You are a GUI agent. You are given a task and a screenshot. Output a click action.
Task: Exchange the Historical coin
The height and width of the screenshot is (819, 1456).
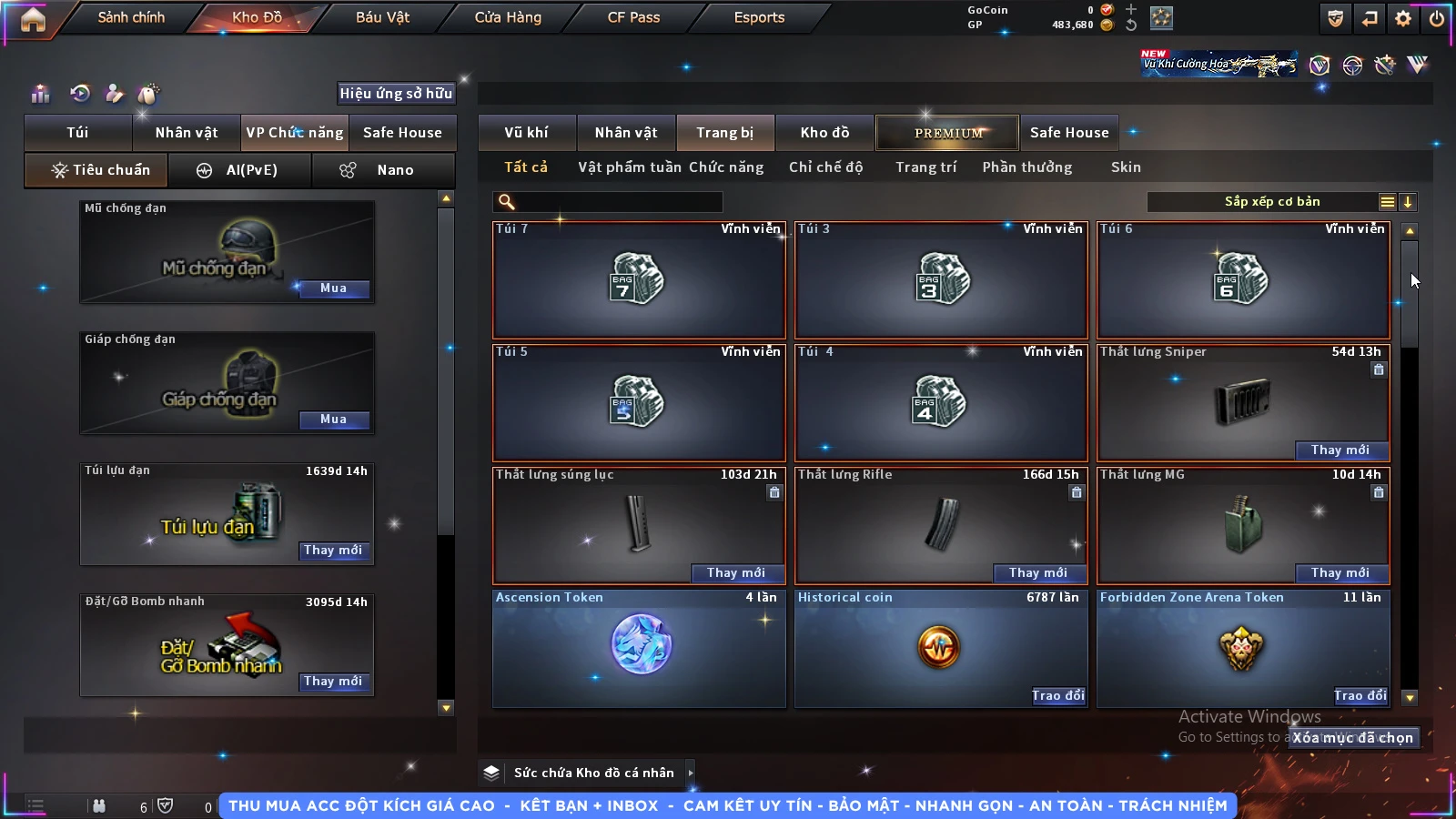[1057, 696]
